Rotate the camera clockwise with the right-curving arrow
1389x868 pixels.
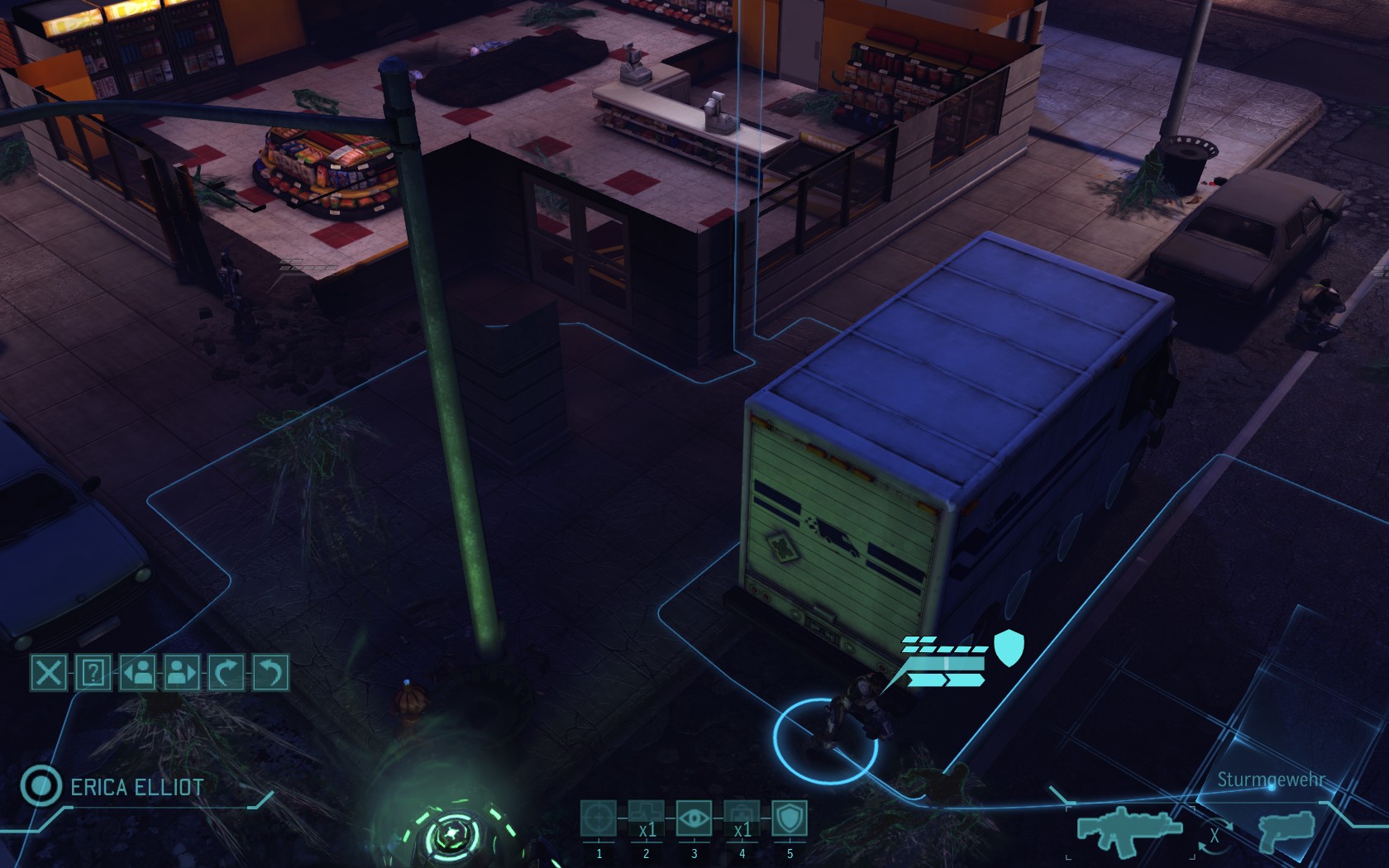[x=227, y=673]
